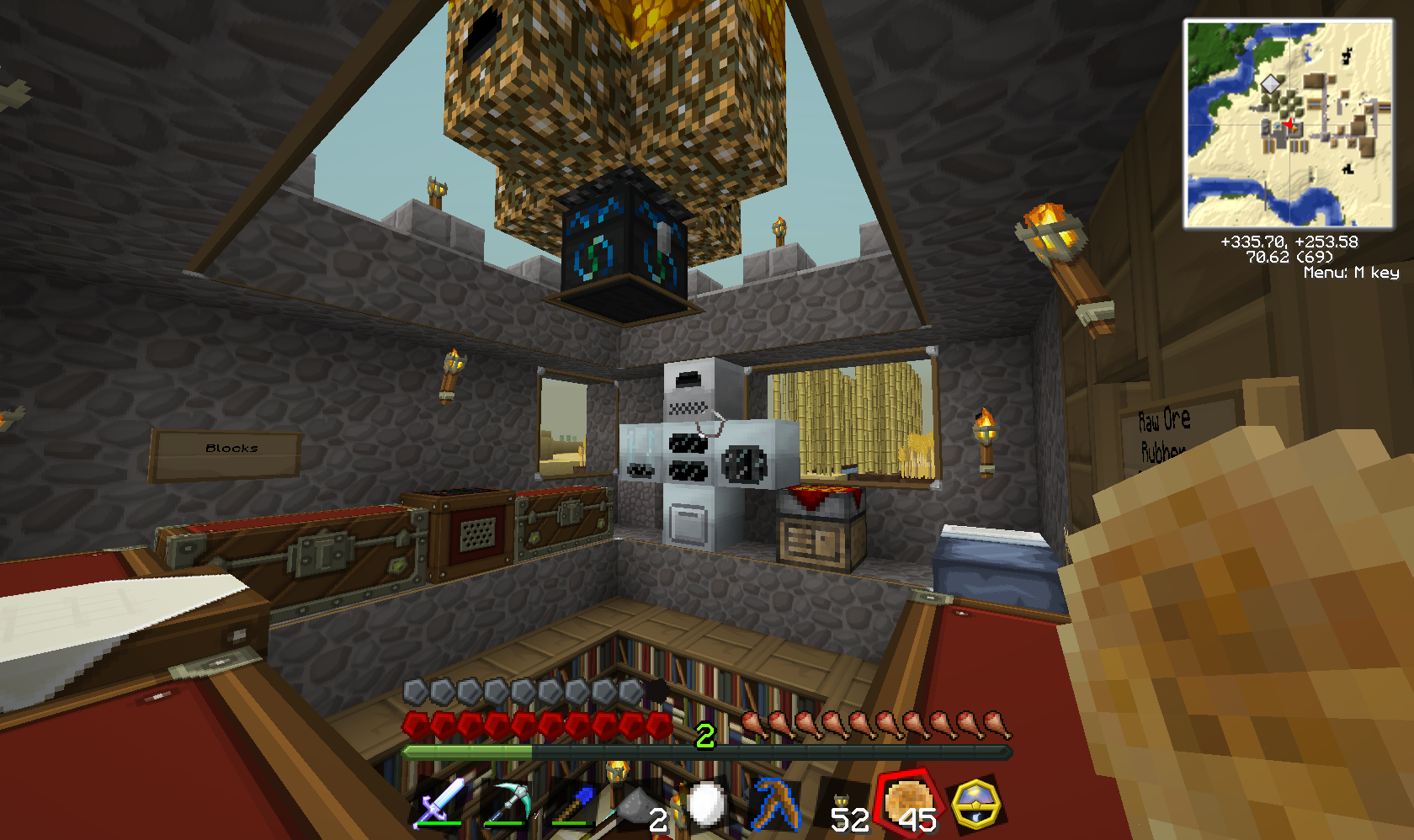Select the teal pickaxe hotbar slot
Viewport: 1414px width, 840px height.
(507, 804)
